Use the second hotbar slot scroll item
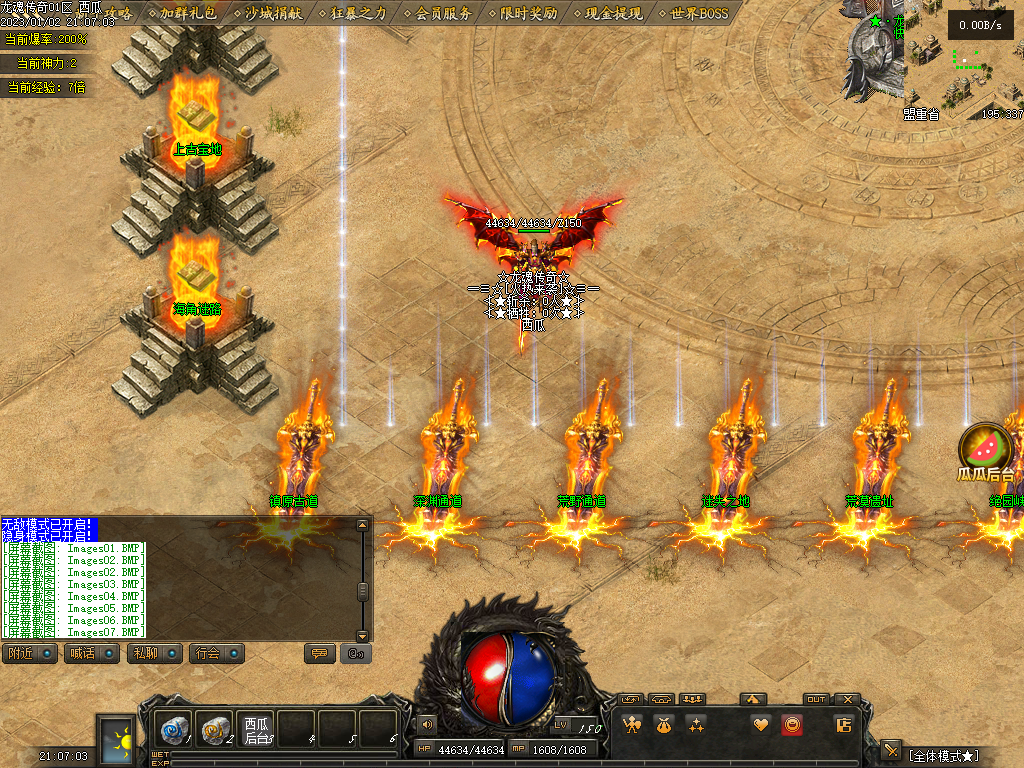Image resolution: width=1024 pixels, height=768 pixels. (215, 730)
